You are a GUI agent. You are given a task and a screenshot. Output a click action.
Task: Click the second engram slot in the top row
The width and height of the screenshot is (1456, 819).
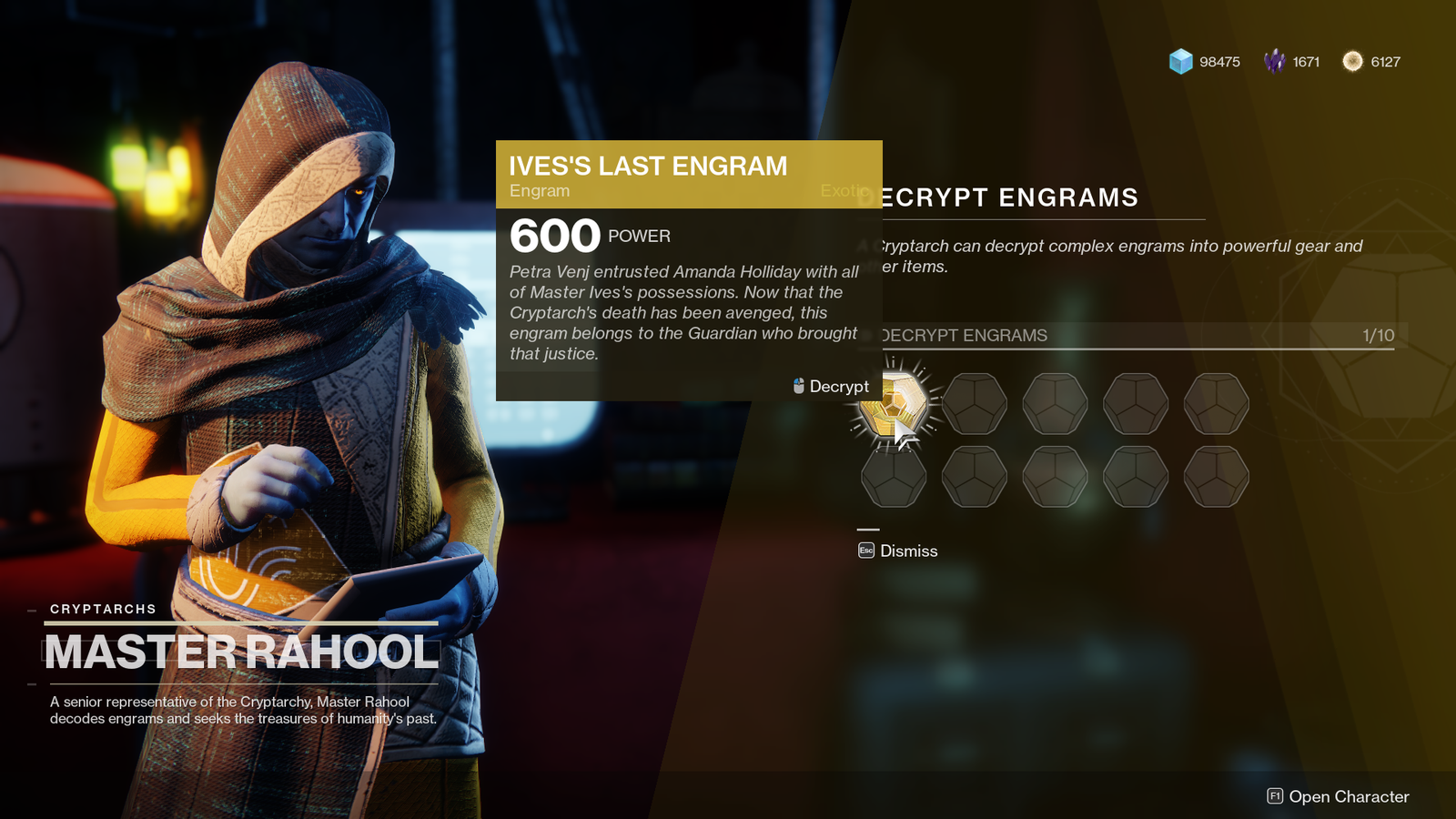click(x=976, y=403)
